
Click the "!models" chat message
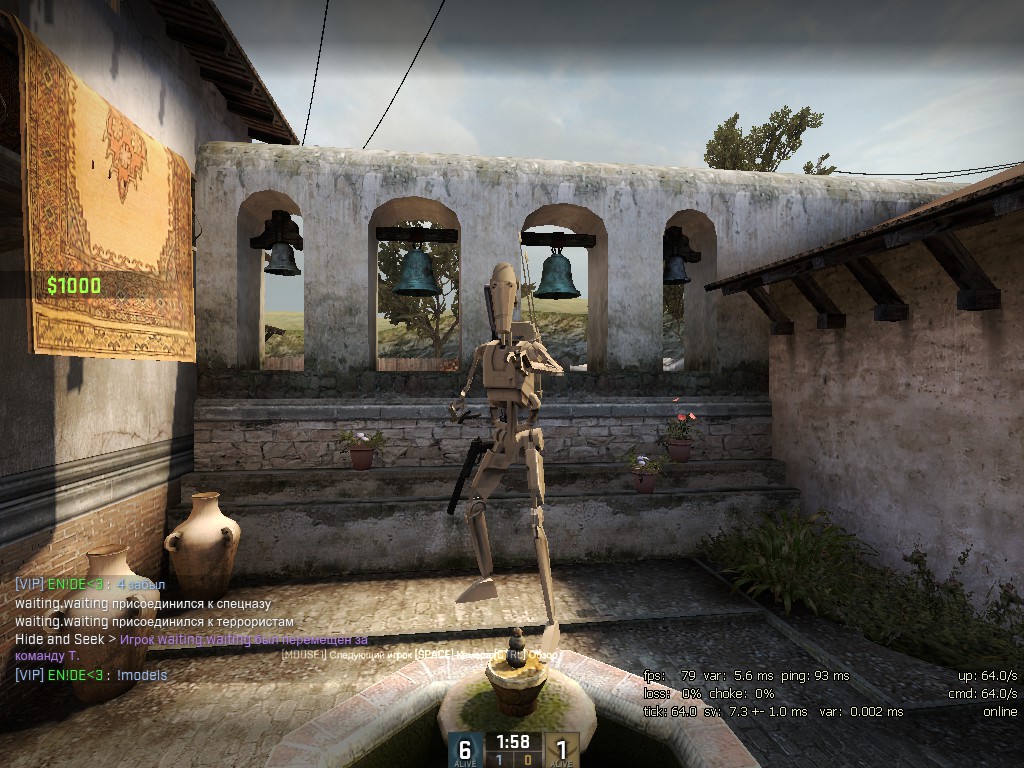click(141, 675)
